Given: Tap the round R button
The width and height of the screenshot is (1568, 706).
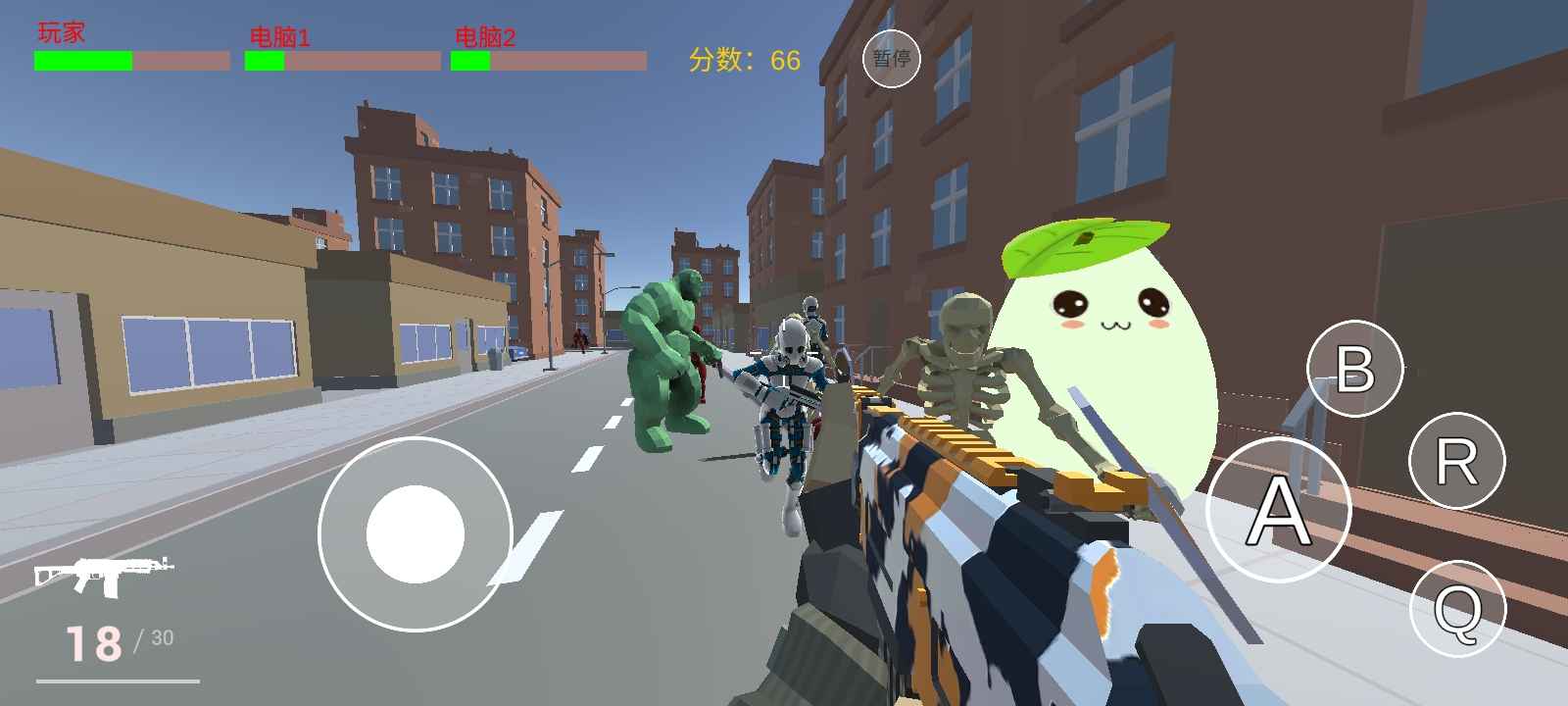Looking at the screenshot, I should (1456, 460).
